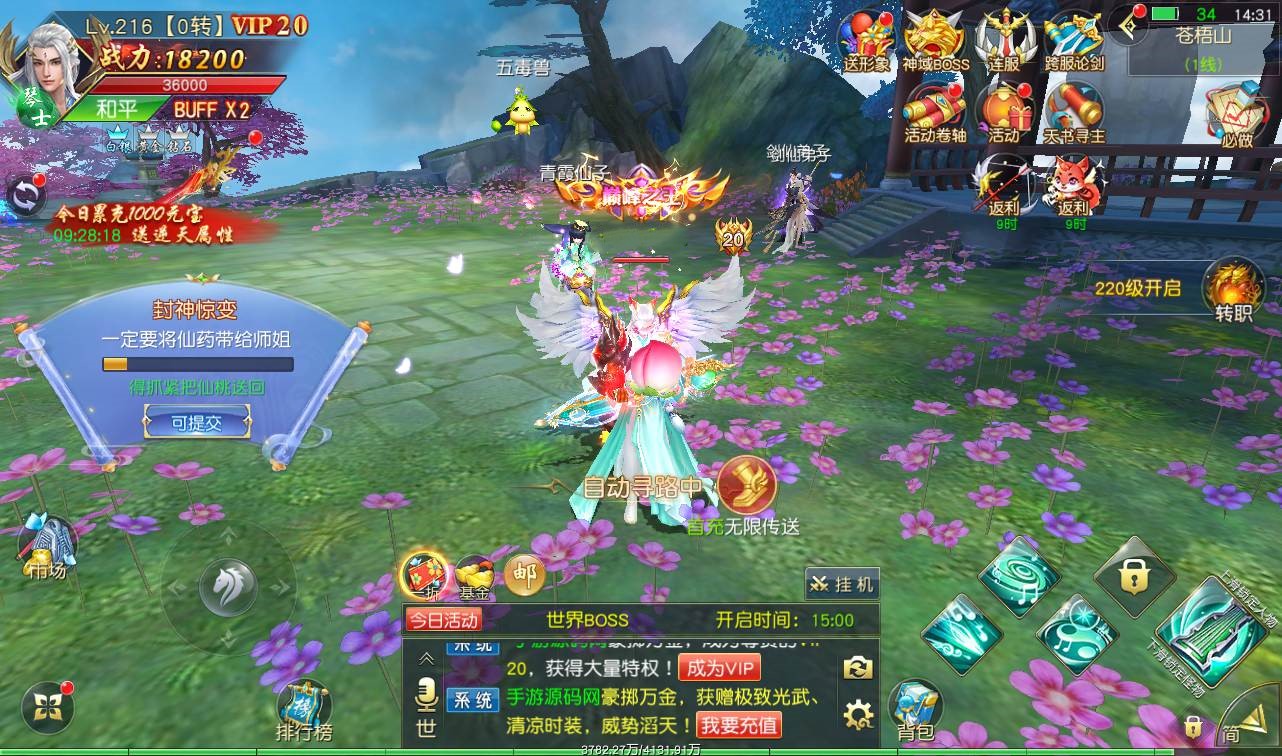Viewport: 1282px width, 756px height.
Task: Toggle 挂机 auto-battle button
Action: 842,584
